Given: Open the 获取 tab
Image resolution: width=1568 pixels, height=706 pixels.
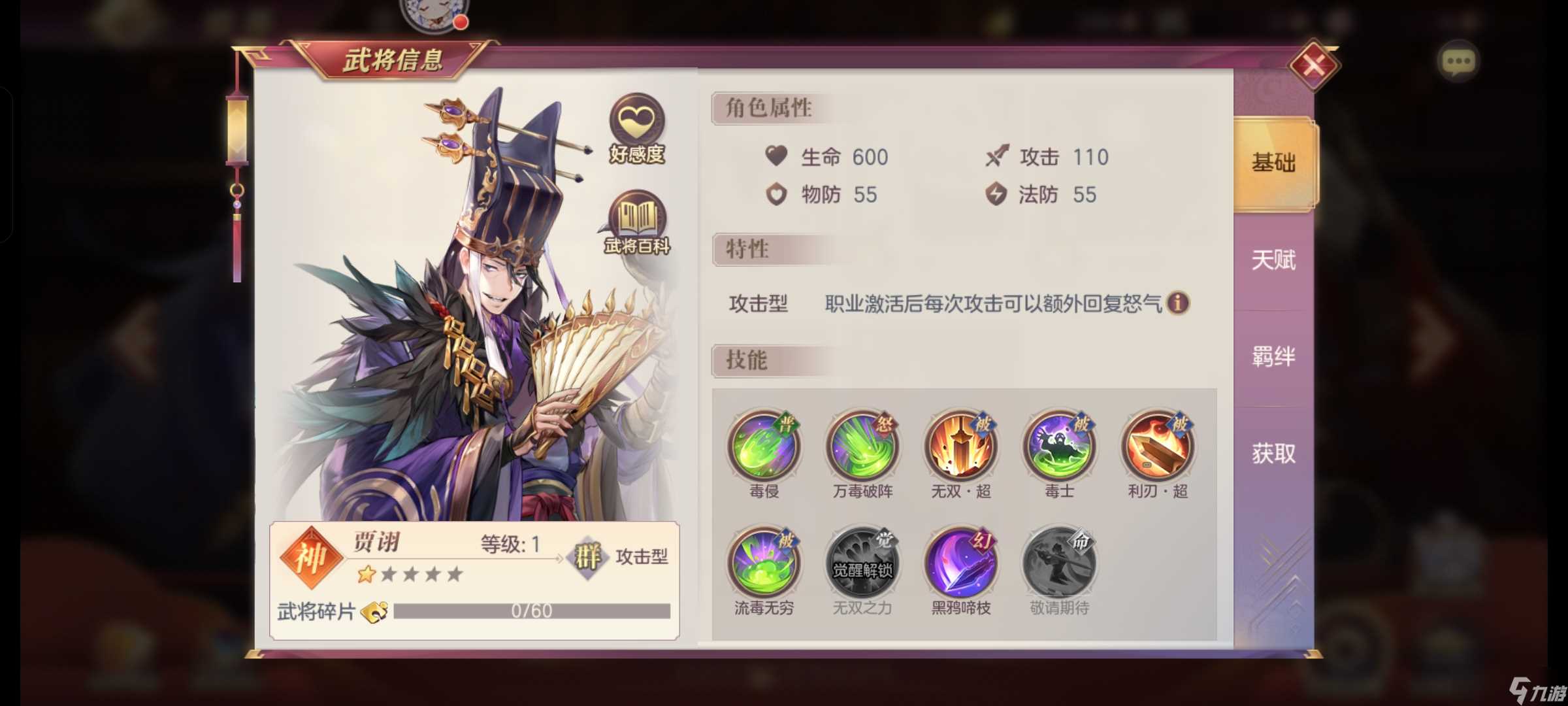Looking at the screenshot, I should (1273, 452).
